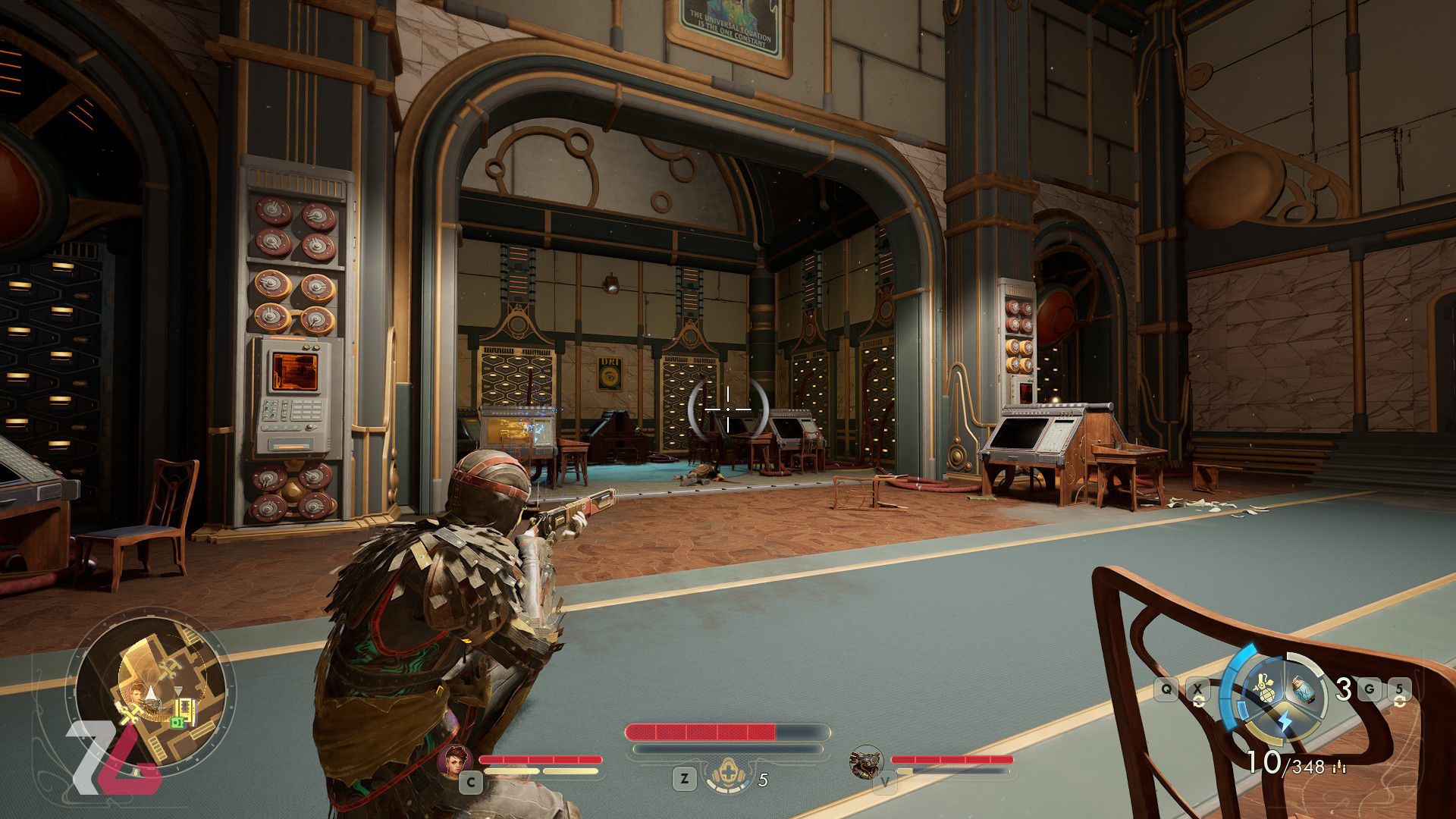
Task: Click the bullet ammo icon next to 348
Action: (1339, 767)
